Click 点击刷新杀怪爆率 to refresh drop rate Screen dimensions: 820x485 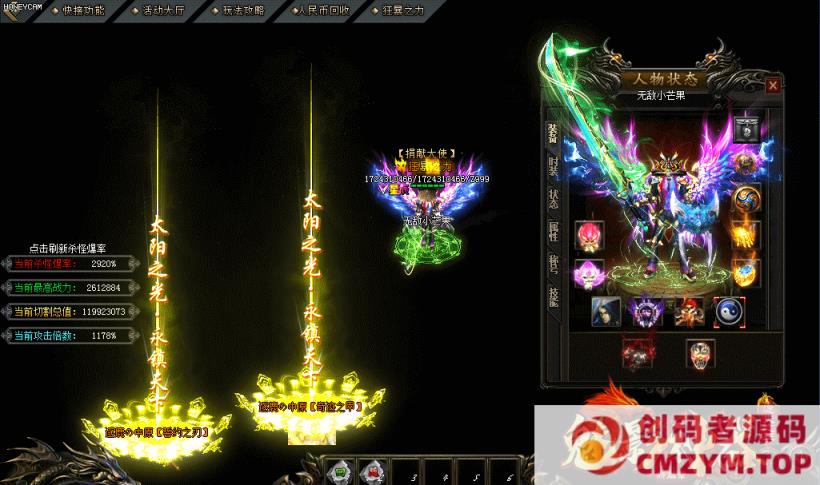tap(69, 248)
